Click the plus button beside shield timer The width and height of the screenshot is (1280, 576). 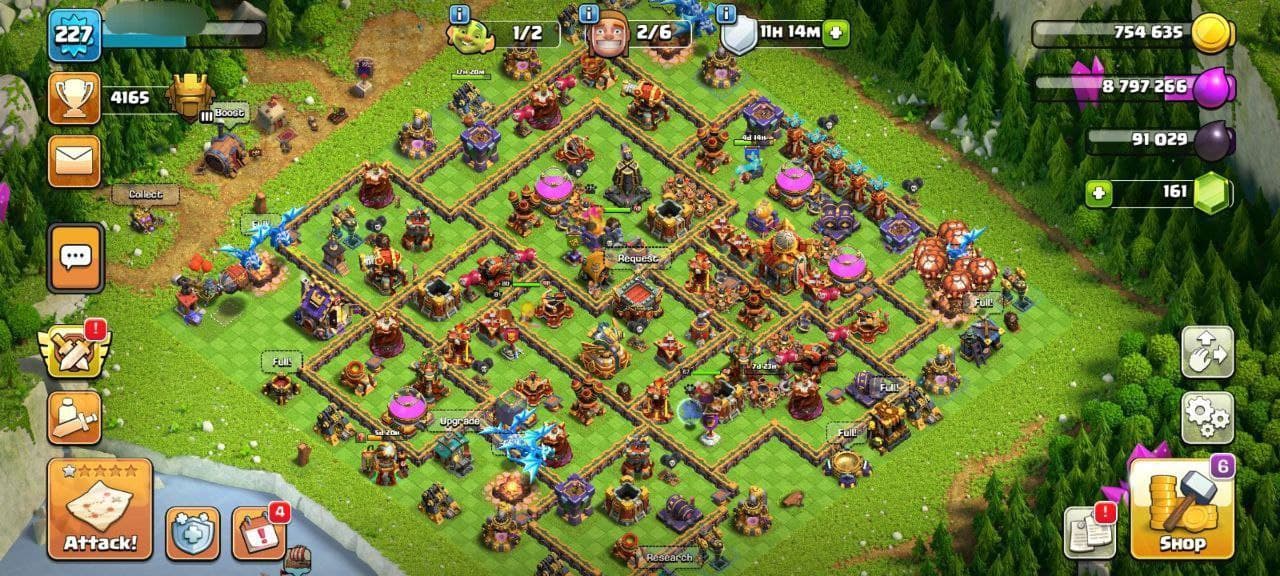point(835,33)
